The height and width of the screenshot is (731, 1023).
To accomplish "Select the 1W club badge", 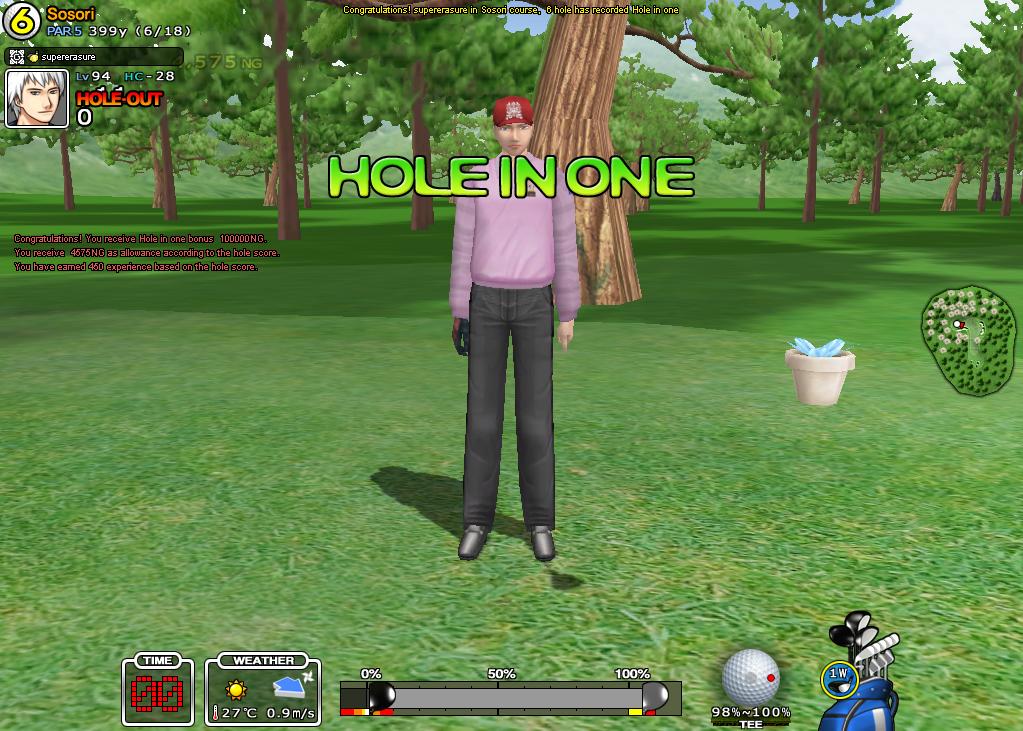I will coord(838,678).
